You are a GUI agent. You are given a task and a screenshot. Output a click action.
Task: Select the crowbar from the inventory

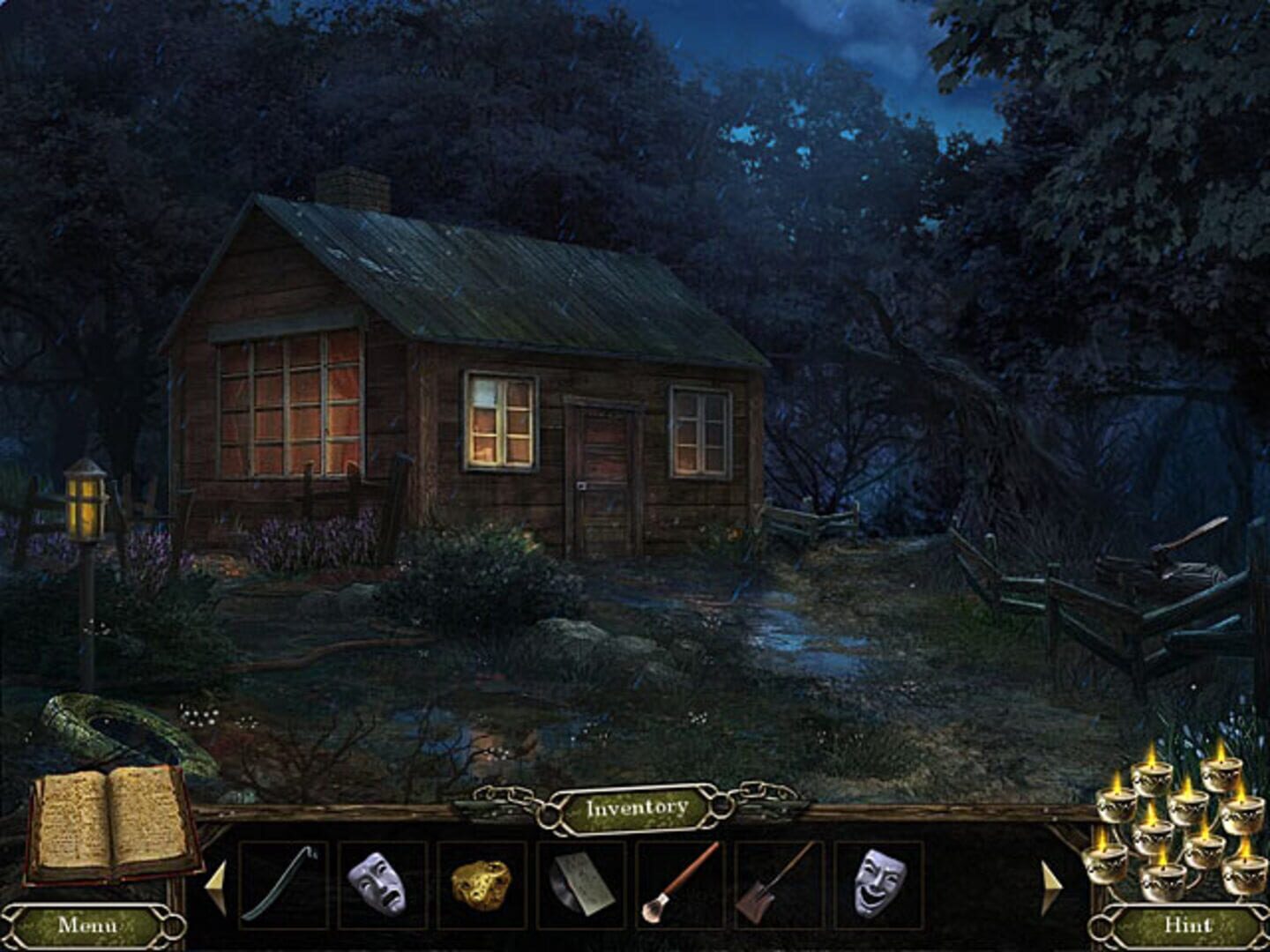[x=282, y=881]
